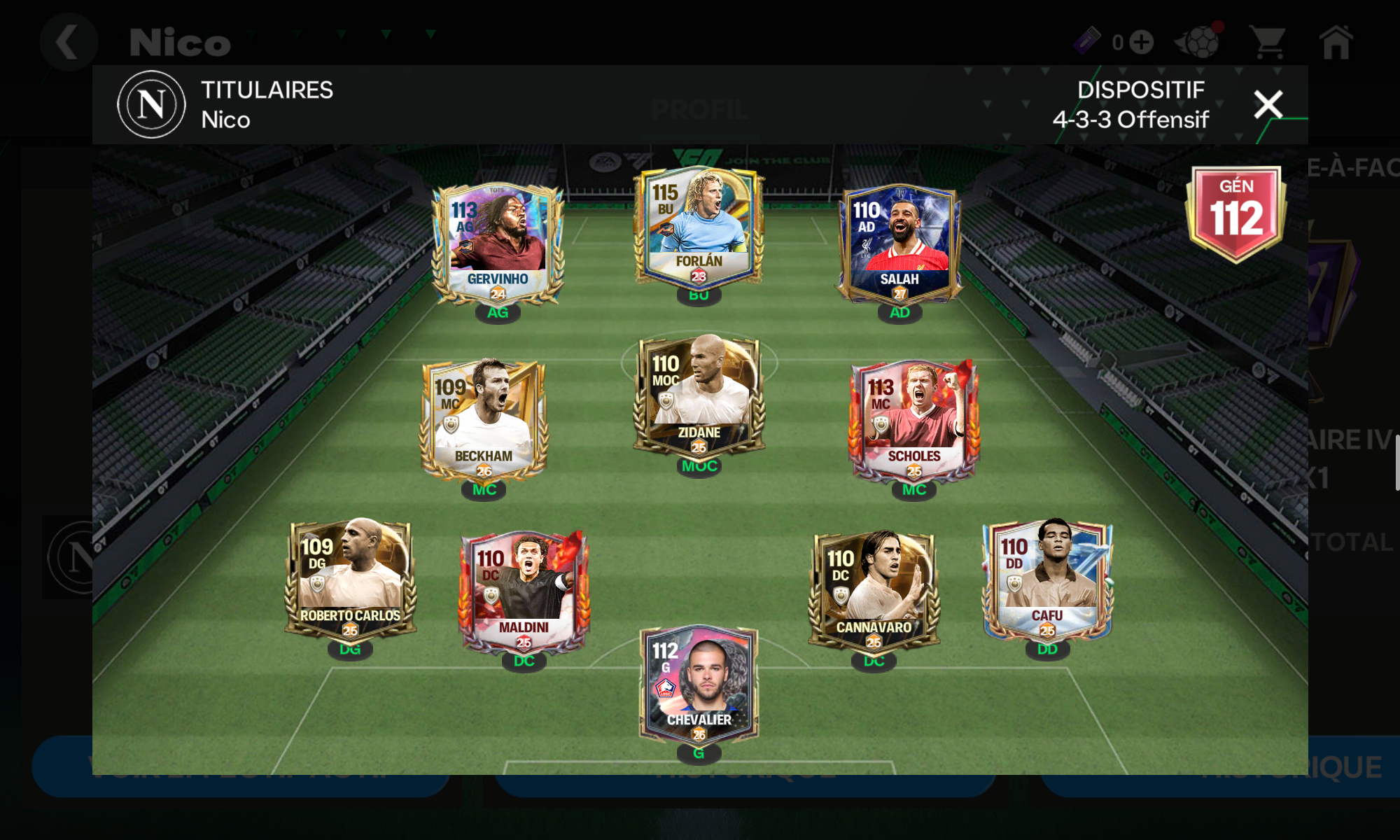Select the Gervinho left winger card
This screenshot has width=1400, height=840.
click(x=498, y=244)
